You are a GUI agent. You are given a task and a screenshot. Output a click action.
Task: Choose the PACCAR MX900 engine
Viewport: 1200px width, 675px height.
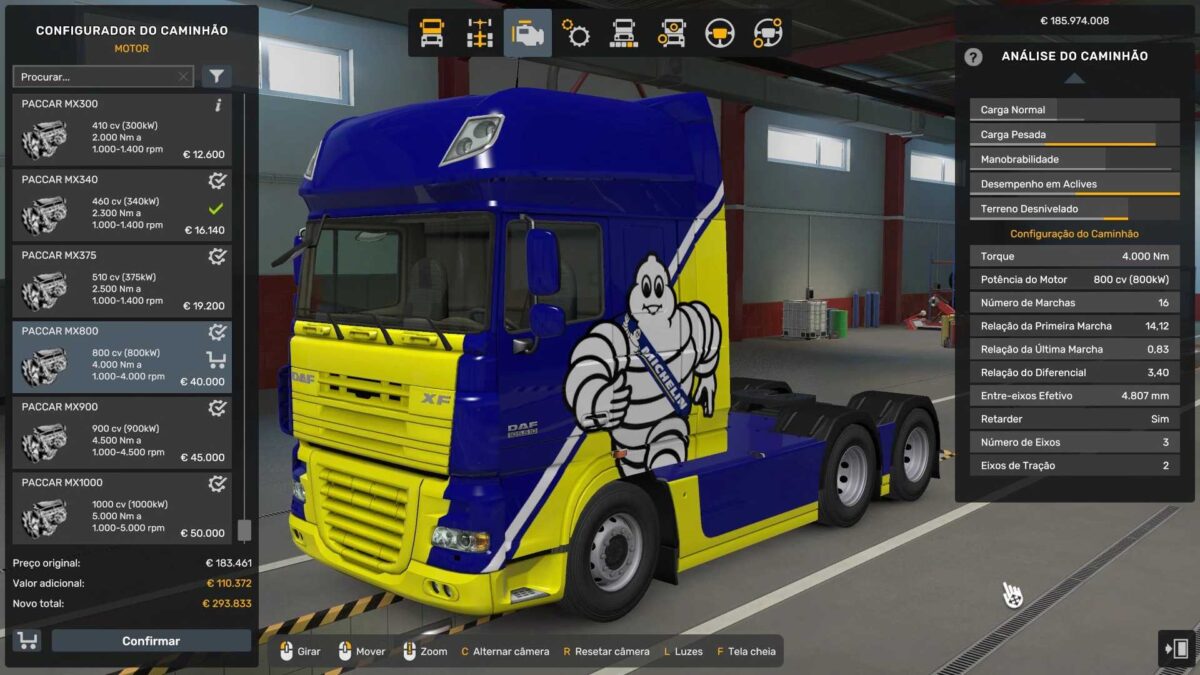pyautogui.click(x=121, y=433)
